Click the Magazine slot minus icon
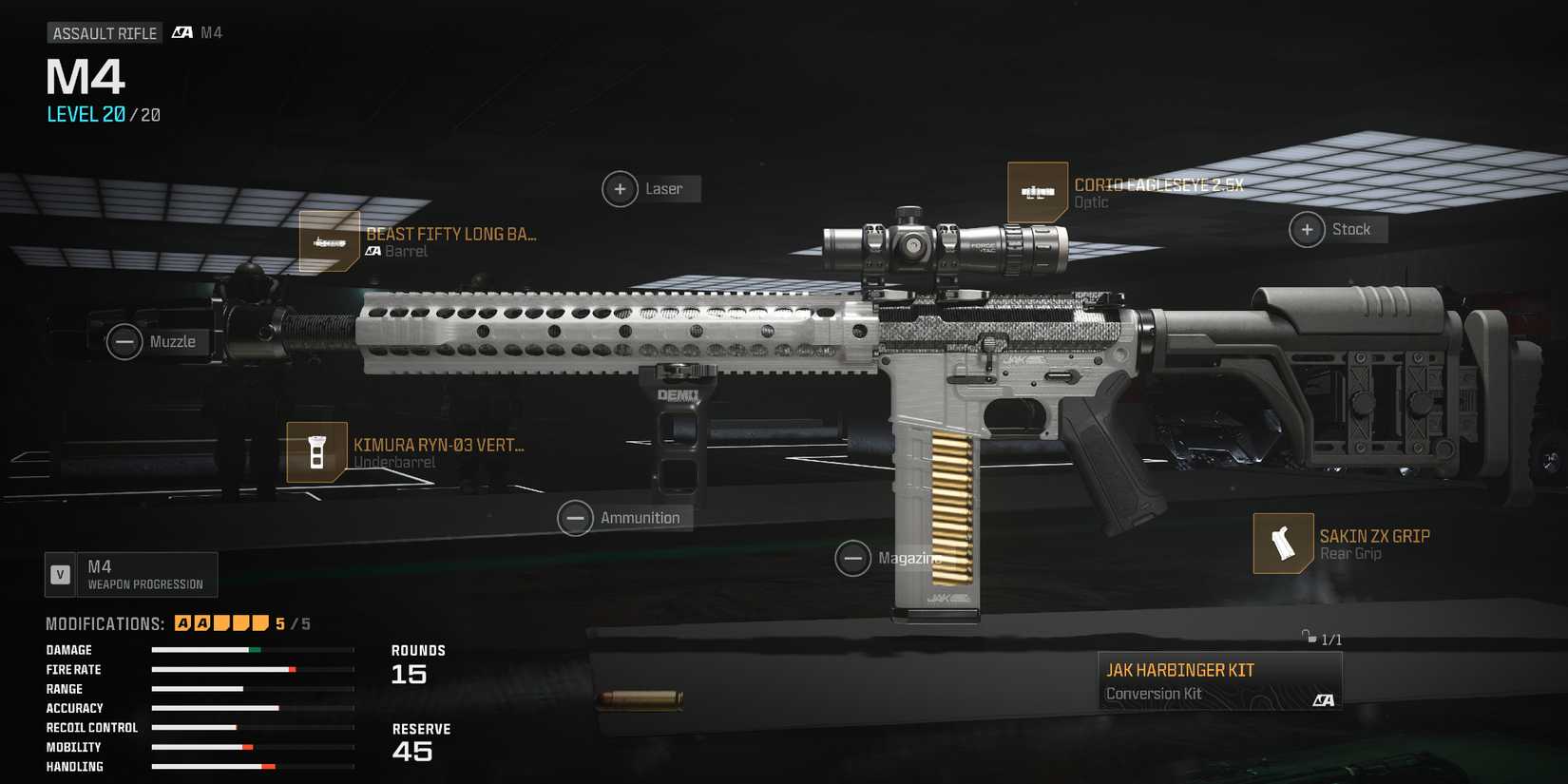Screen dimensions: 1568x784 853,558
